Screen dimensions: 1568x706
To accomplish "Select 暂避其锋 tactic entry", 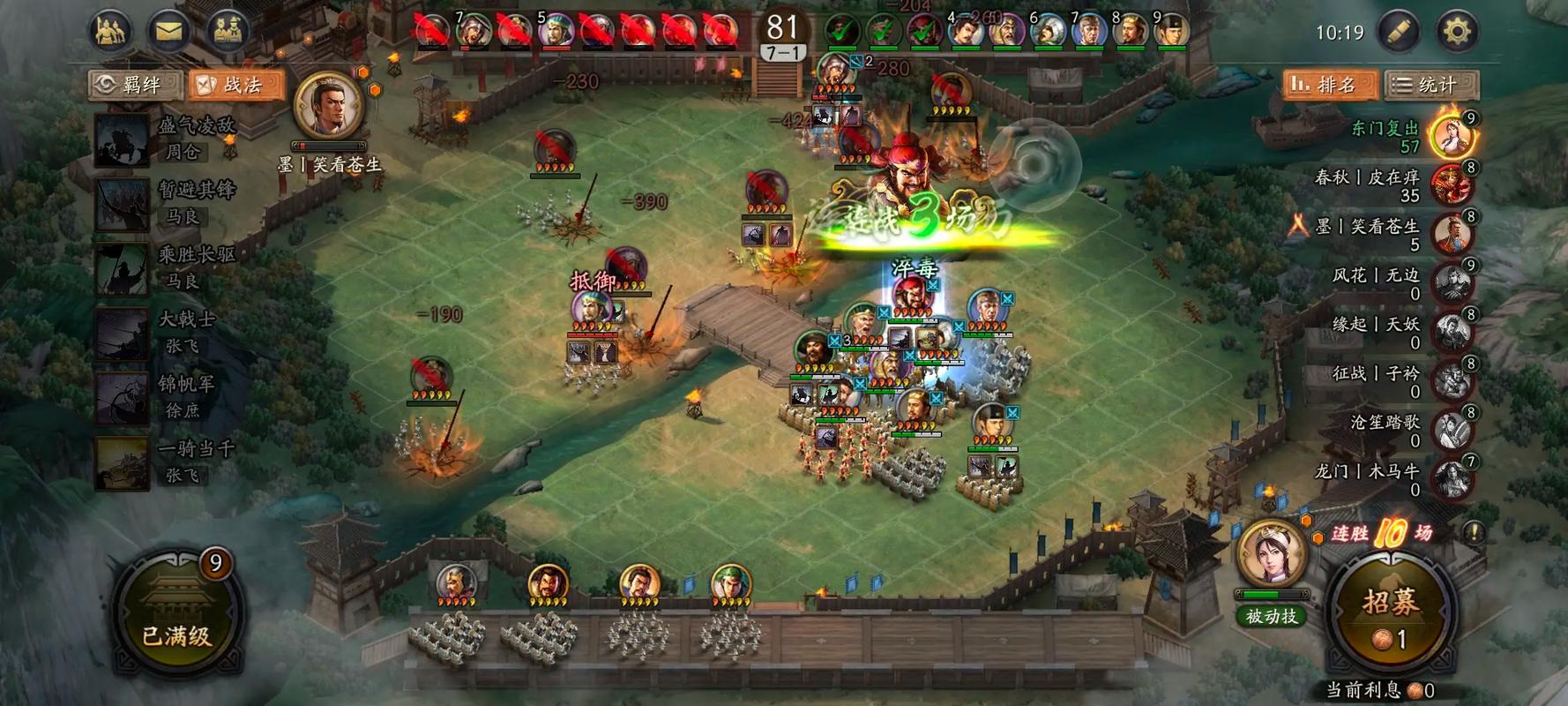I will click(168, 203).
